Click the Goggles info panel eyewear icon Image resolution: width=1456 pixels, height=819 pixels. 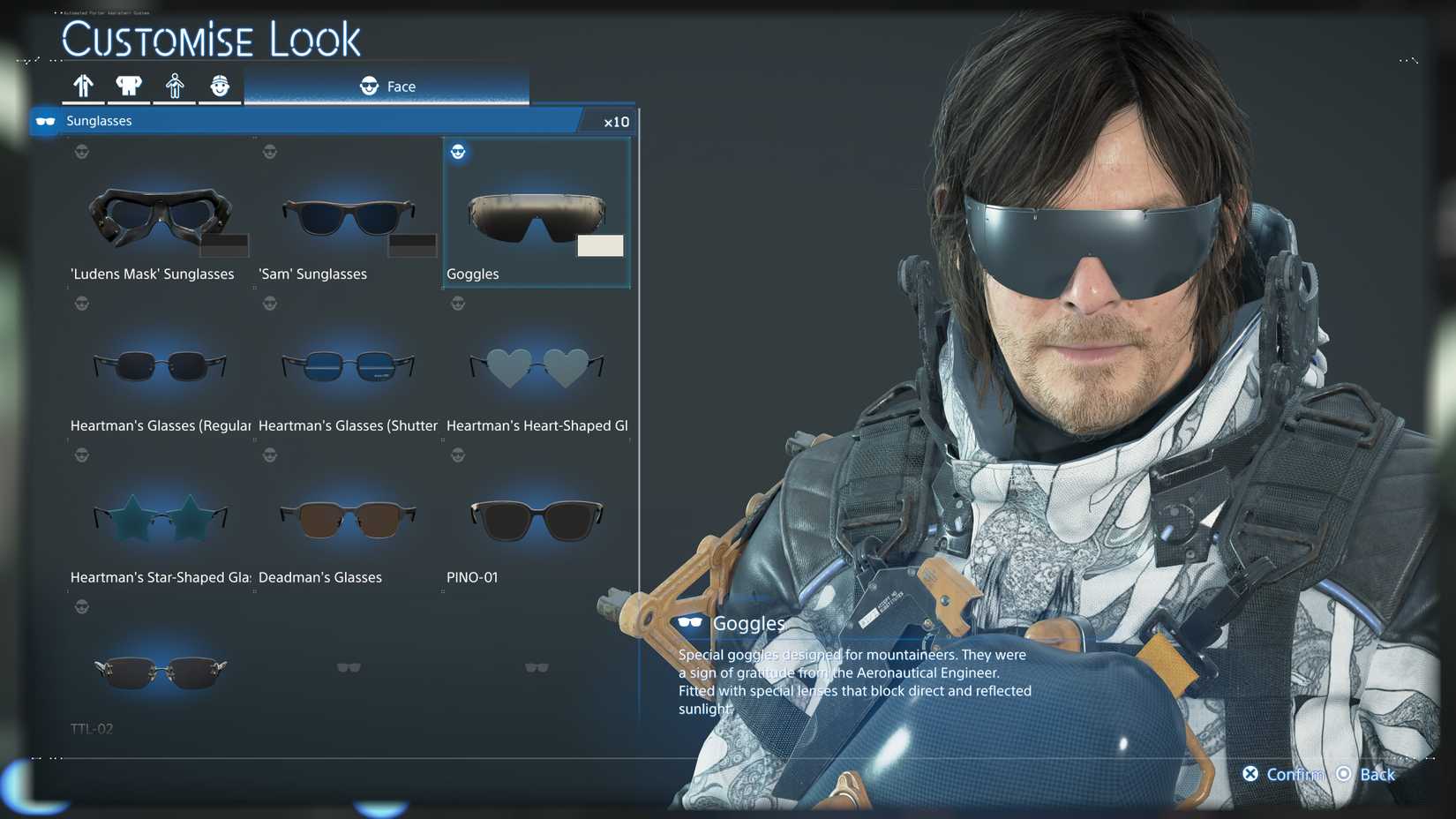(689, 622)
